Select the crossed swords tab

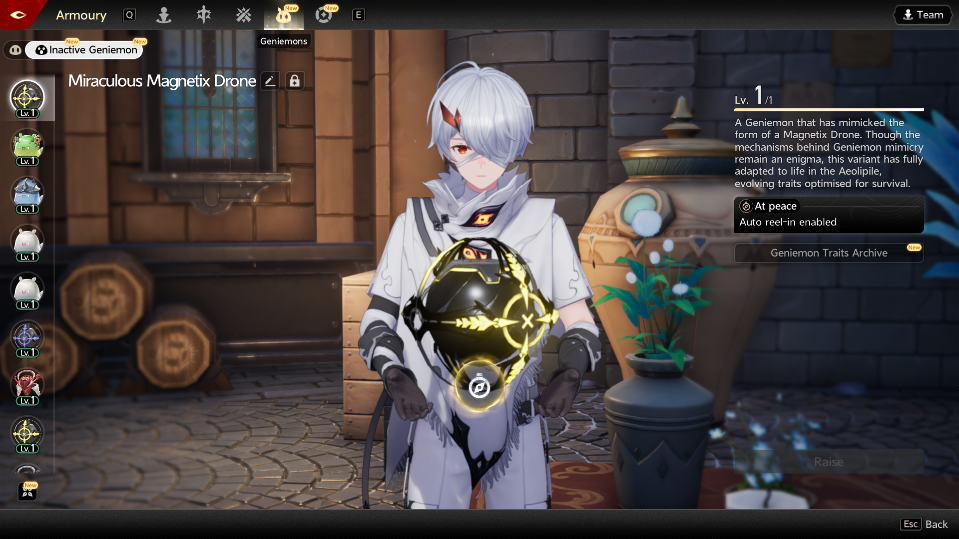click(244, 15)
